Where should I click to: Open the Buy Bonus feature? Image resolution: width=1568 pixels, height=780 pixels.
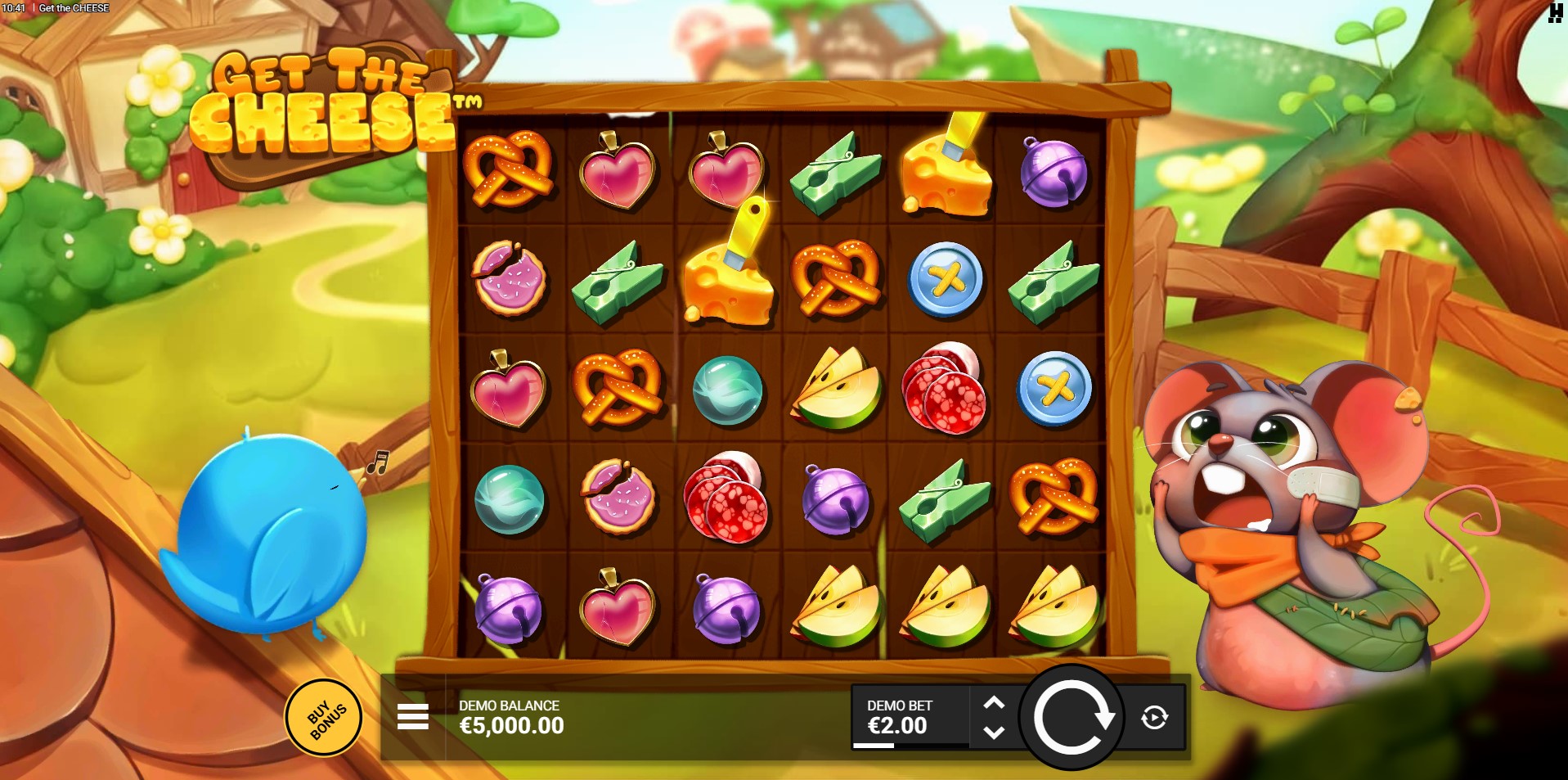point(324,718)
